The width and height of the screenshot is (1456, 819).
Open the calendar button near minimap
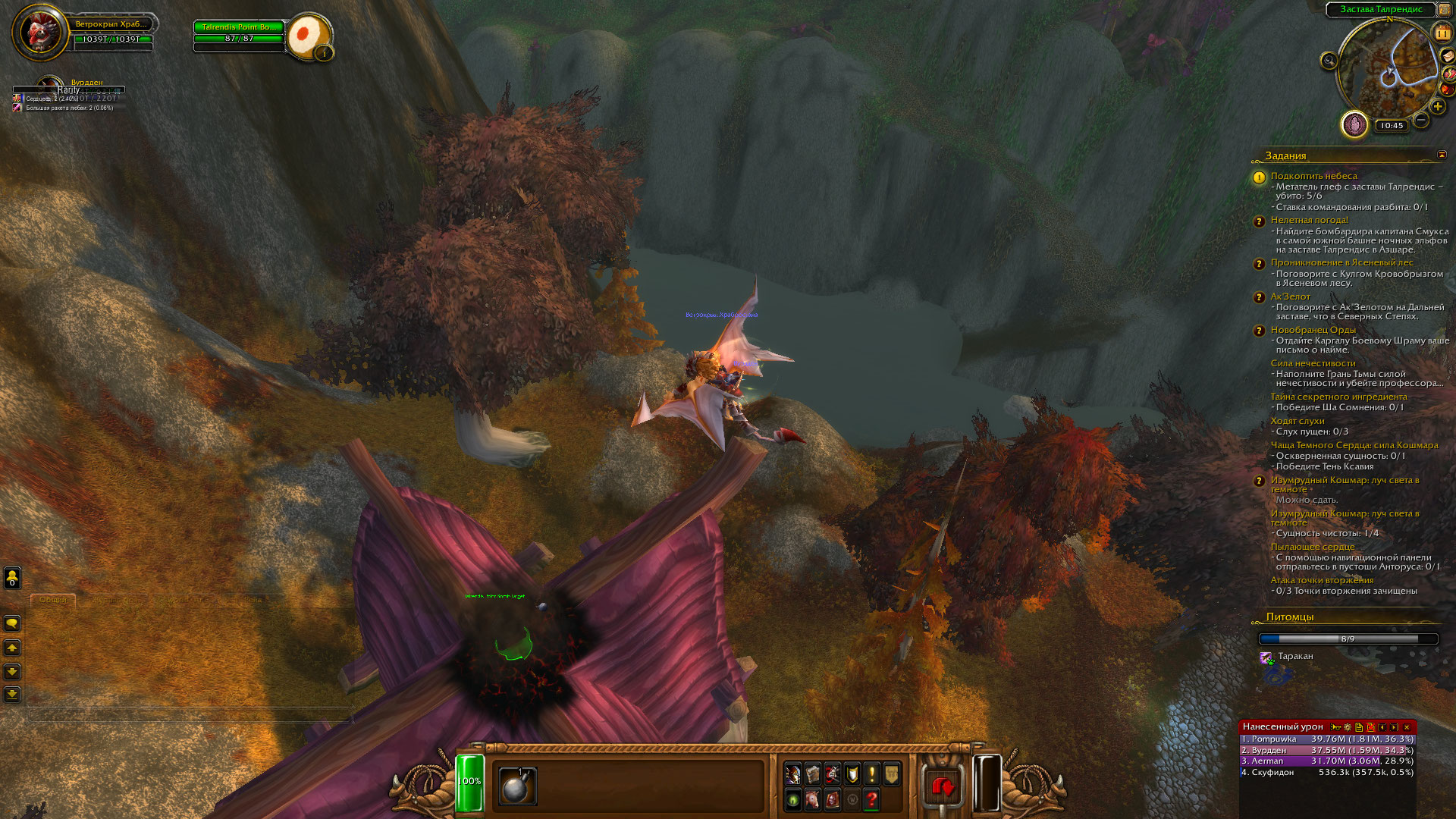pos(1442,33)
